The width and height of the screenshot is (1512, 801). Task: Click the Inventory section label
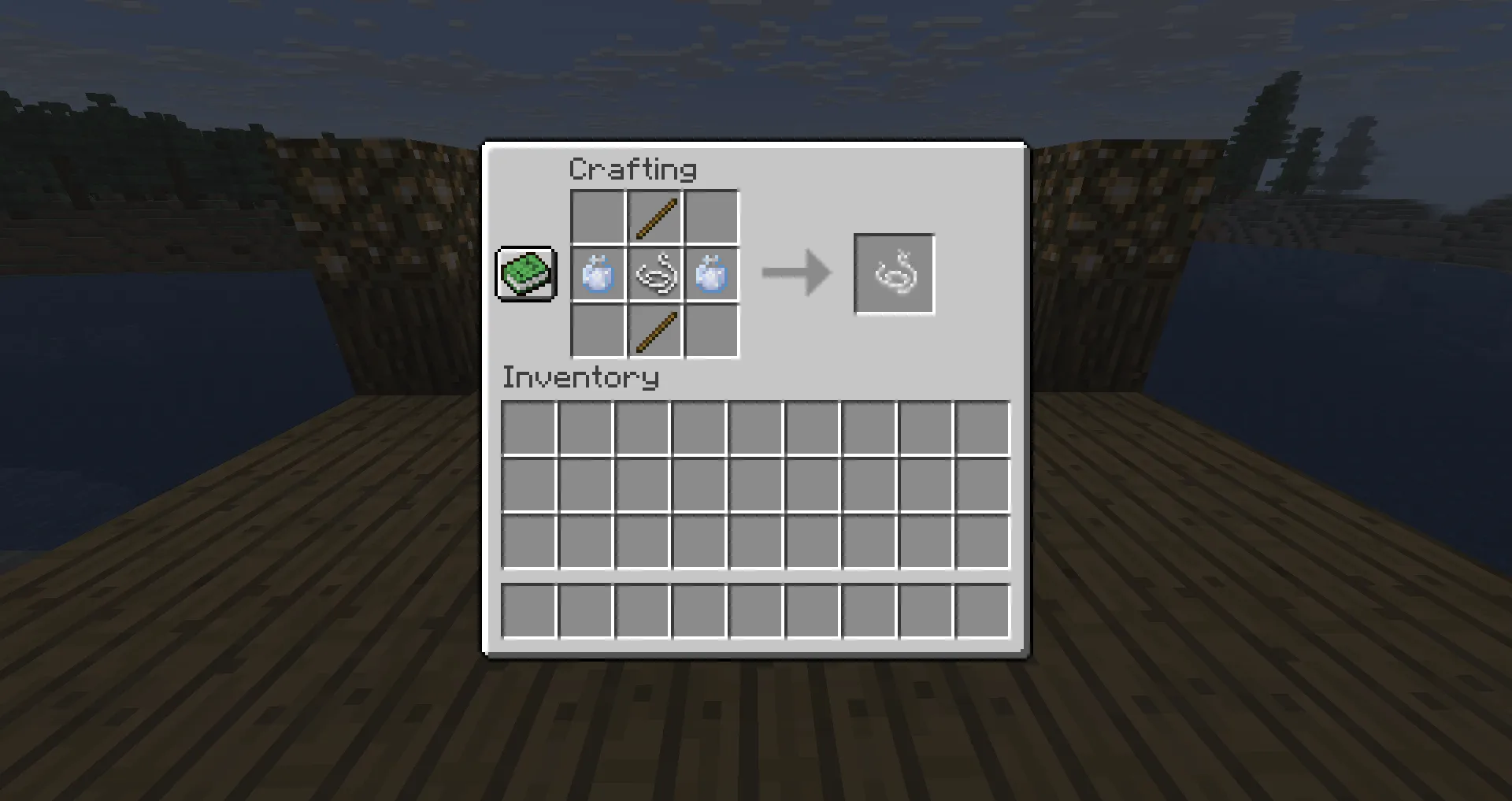pos(580,377)
